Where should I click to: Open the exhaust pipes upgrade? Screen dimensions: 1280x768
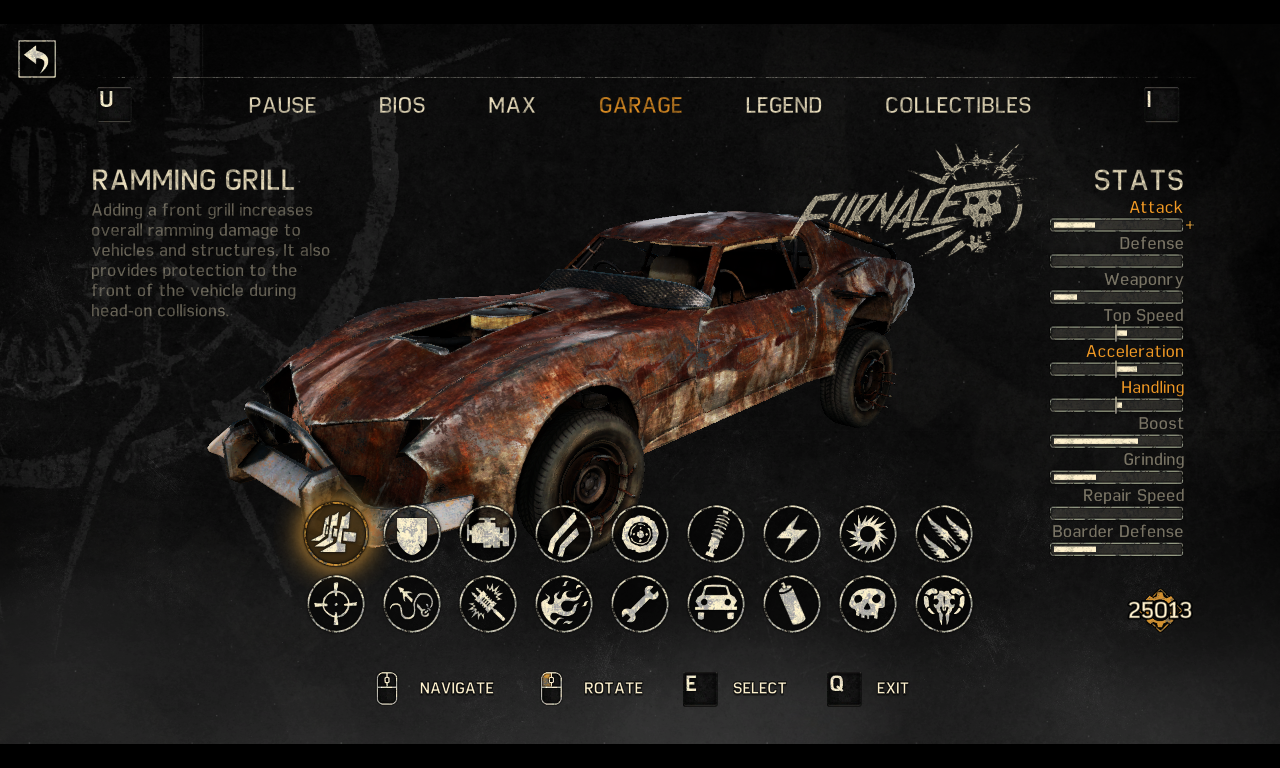[564, 534]
